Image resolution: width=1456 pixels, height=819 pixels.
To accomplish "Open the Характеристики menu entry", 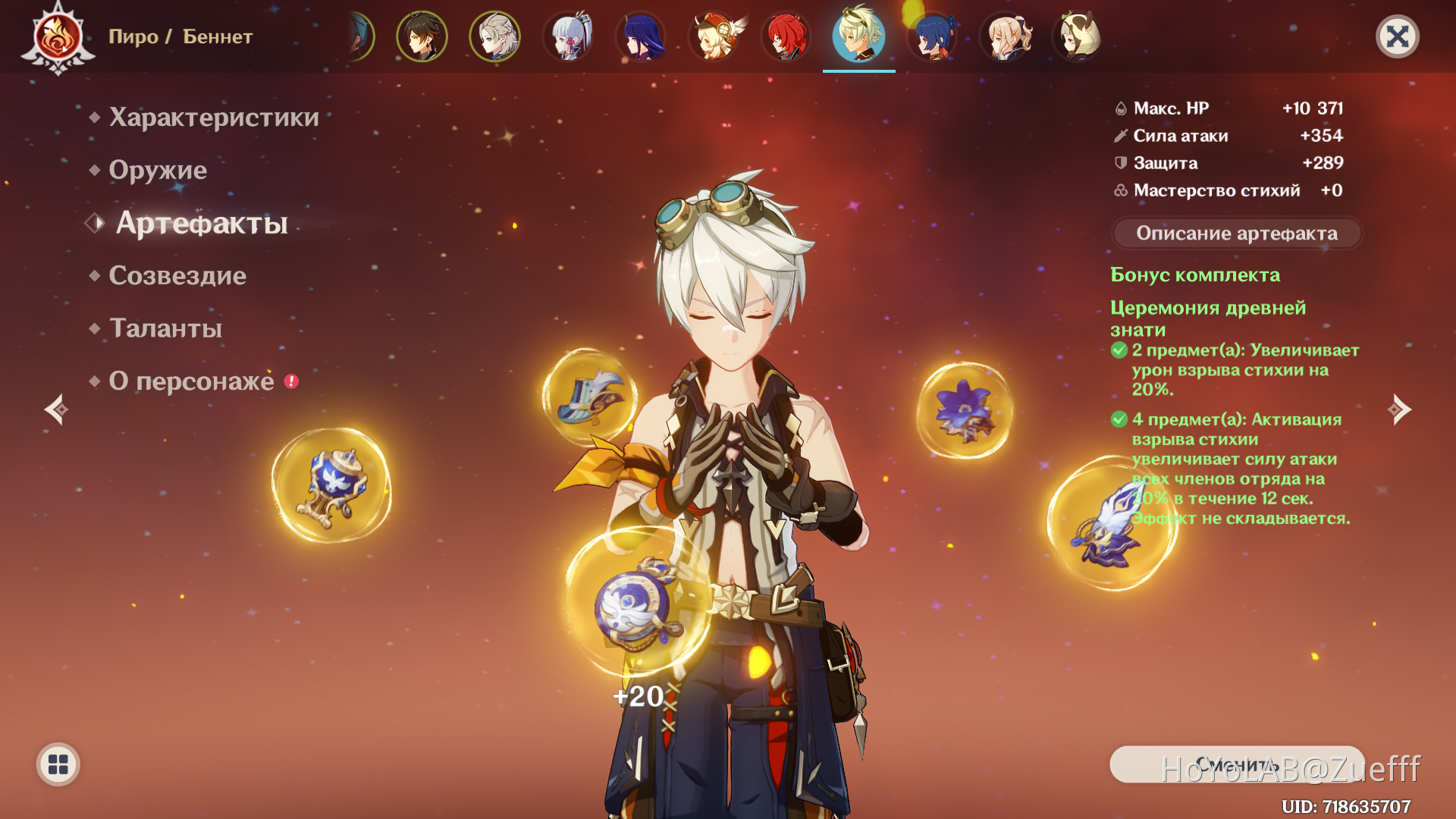I will tap(213, 118).
